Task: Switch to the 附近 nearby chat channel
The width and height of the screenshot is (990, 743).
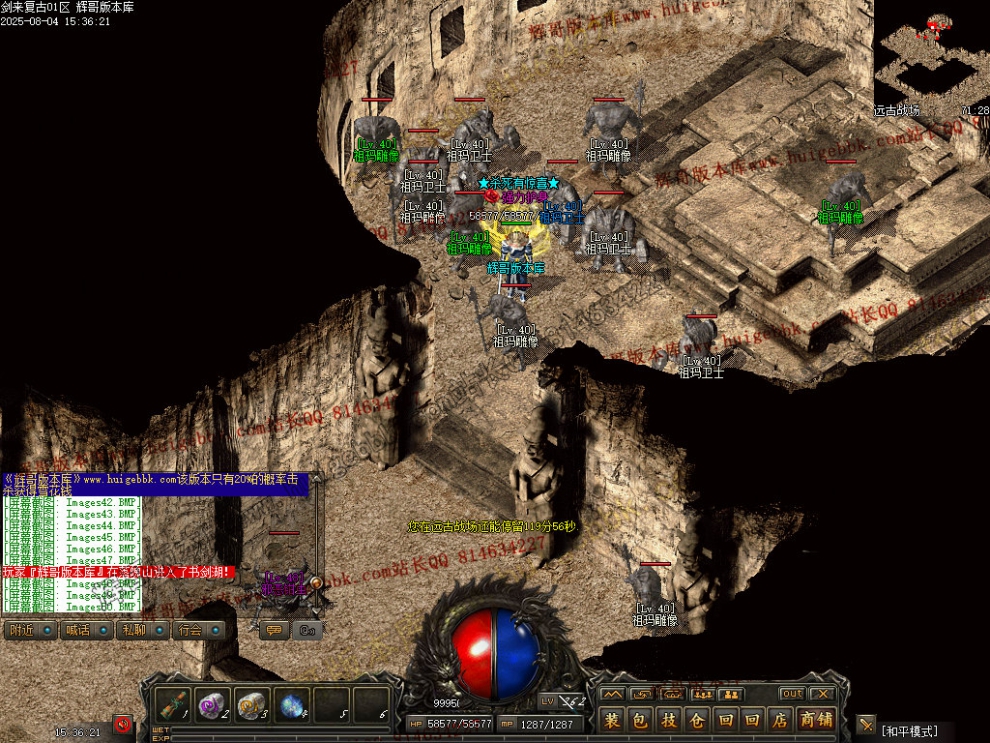Action: click(21, 630)
